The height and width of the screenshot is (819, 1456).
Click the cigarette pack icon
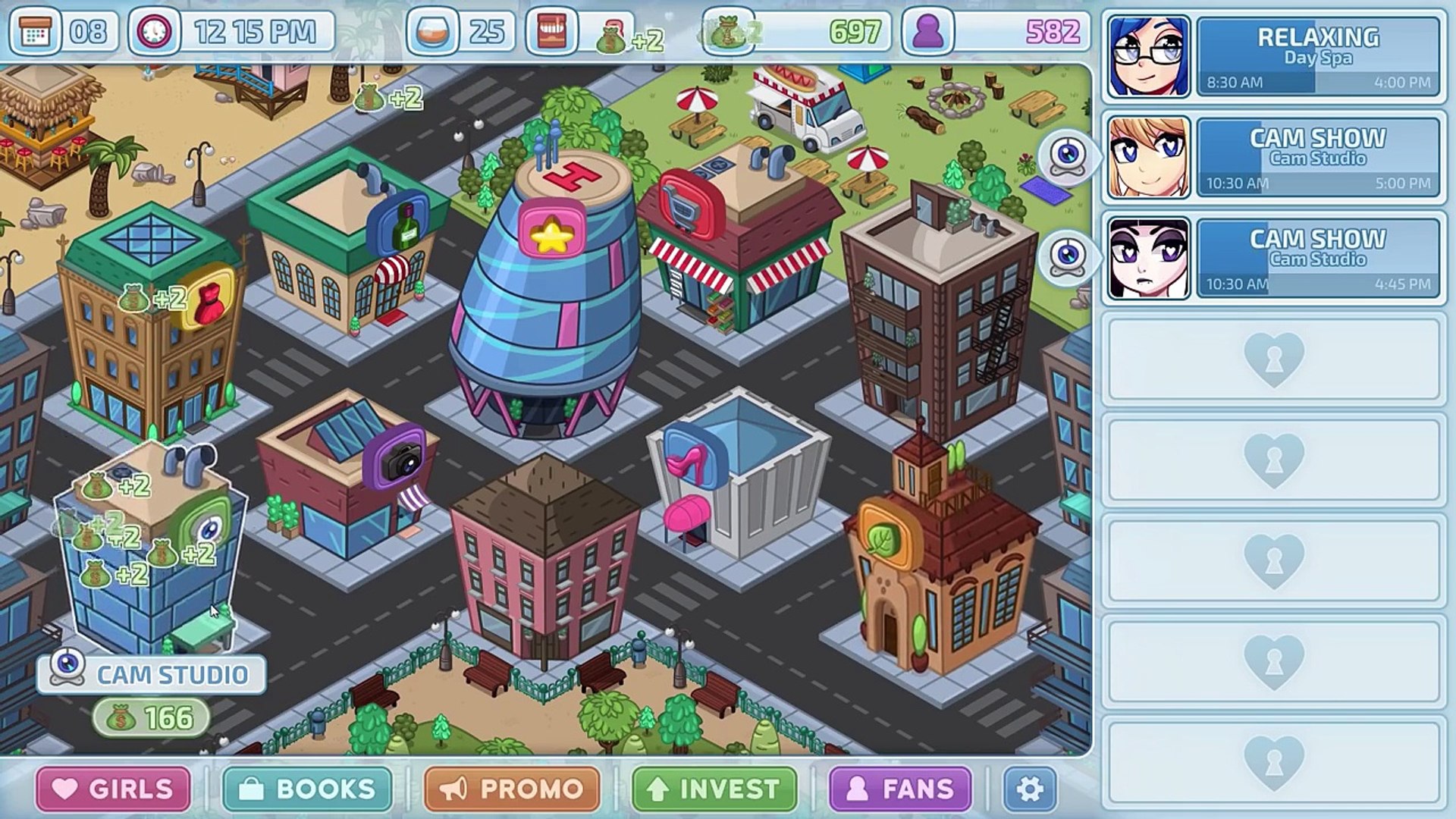[551, 32]
